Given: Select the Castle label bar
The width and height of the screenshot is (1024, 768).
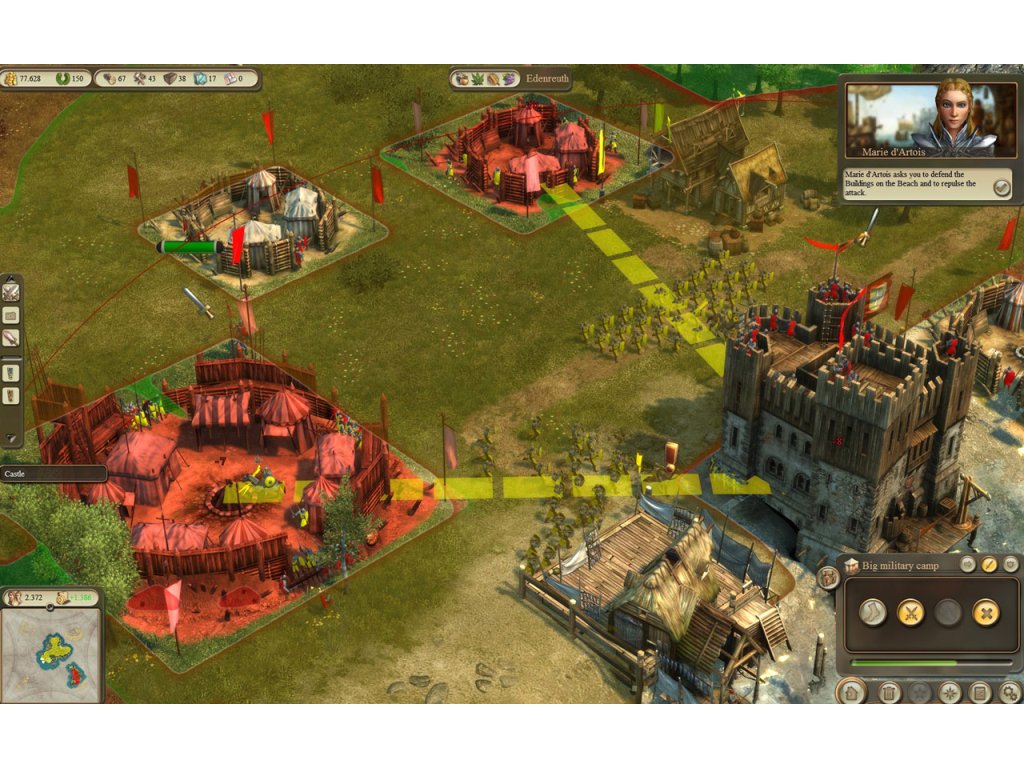Looking at the screenshot, I should click(52, 473).
